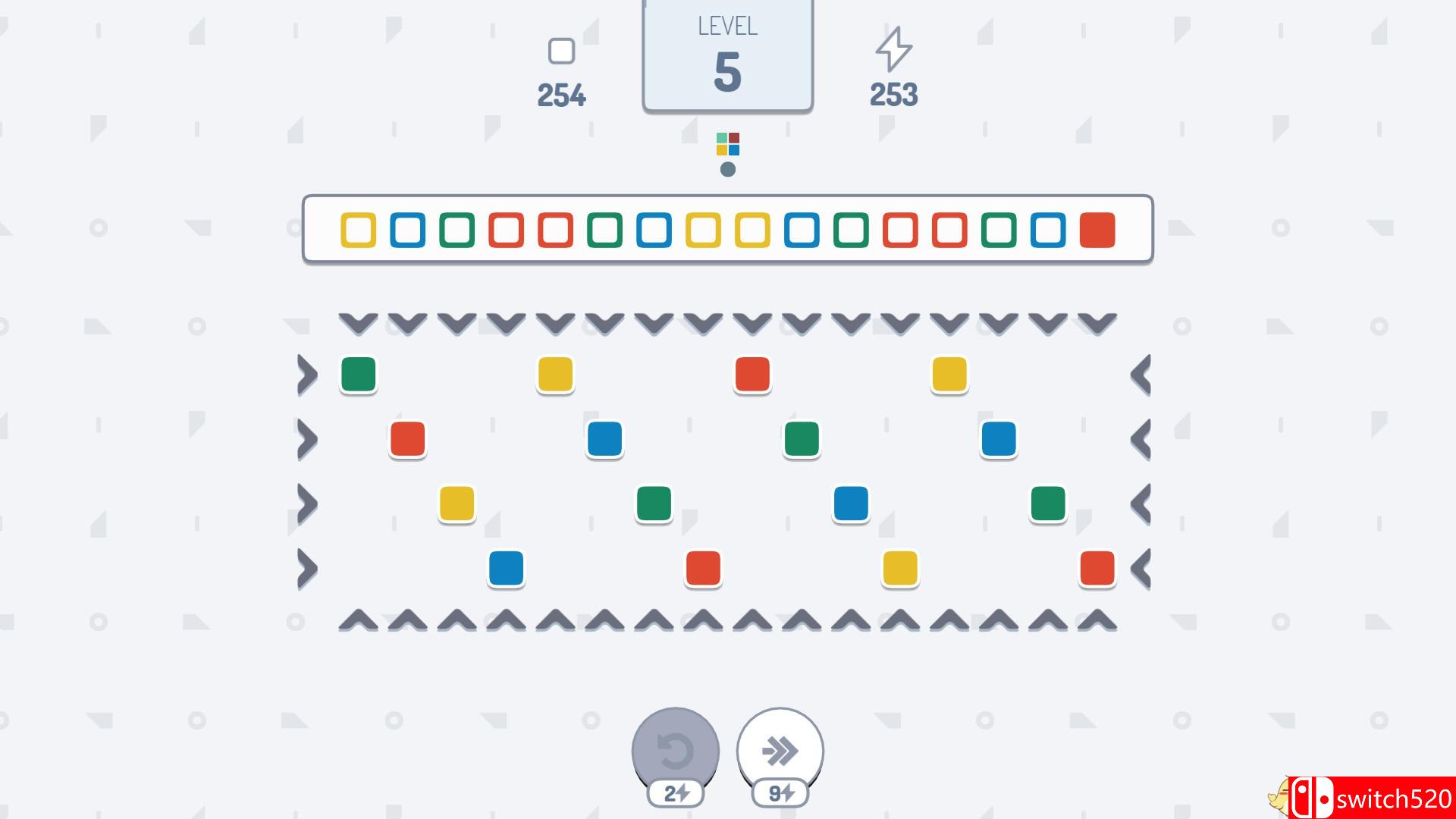Click the gray dot under the mini color grid
Image resolution: width=1456 pixels, height=819 pixels.
pyautogui.click(x=727, y=169)
